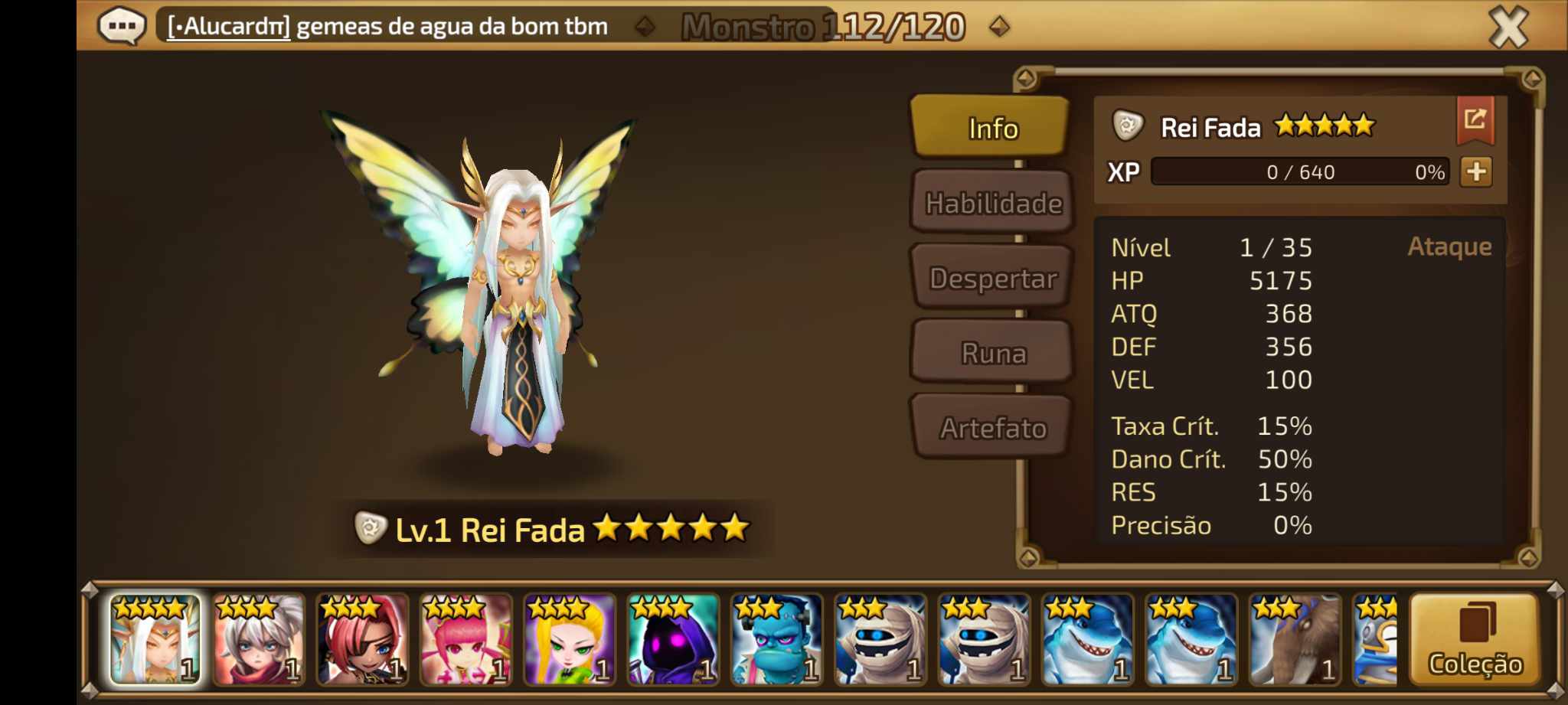This screenshot has height=705, width=1568.
Task: Choose the purple hooded shadow monster
Action: [x=673, y=640]
